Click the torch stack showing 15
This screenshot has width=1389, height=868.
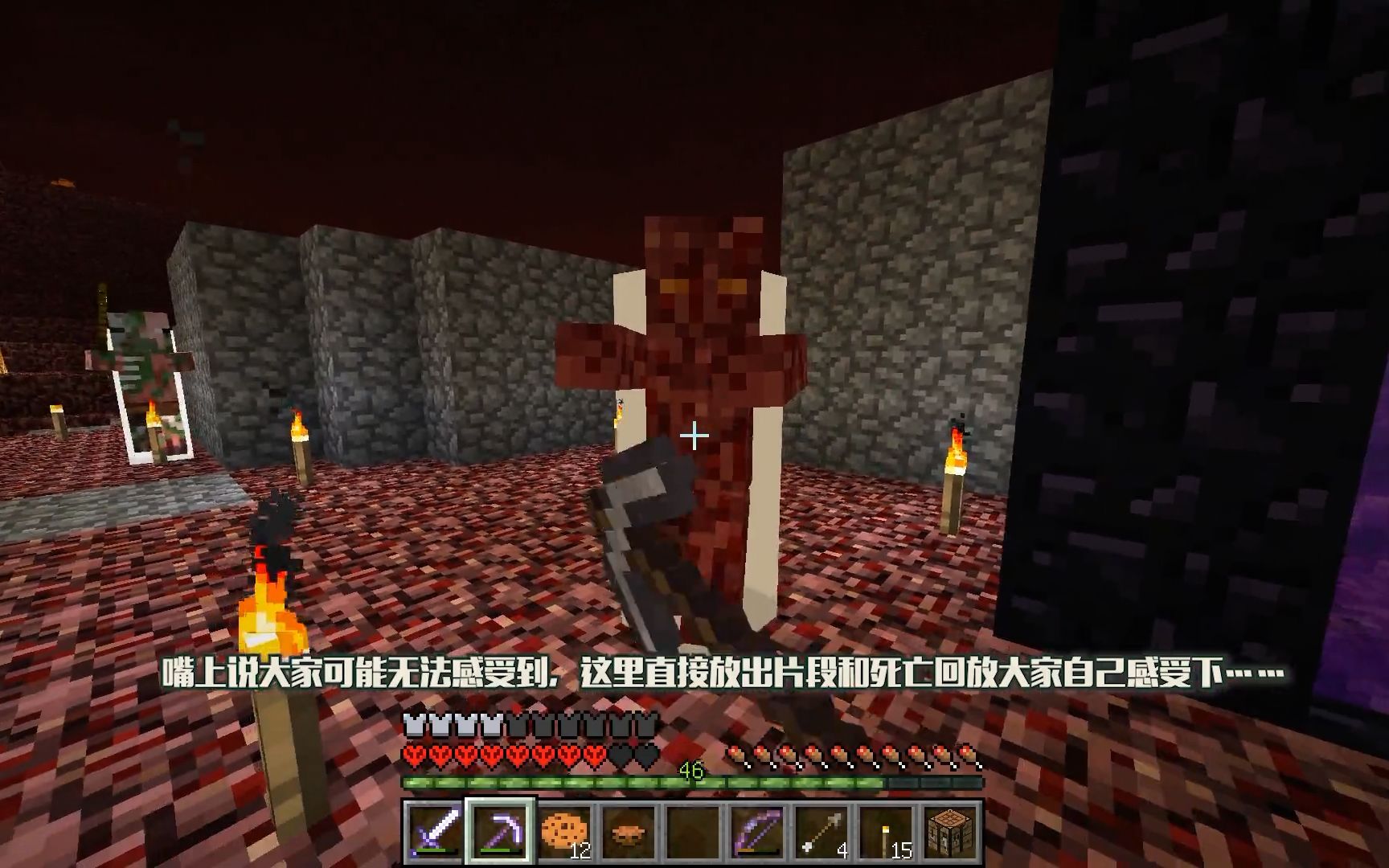point(821,831)
